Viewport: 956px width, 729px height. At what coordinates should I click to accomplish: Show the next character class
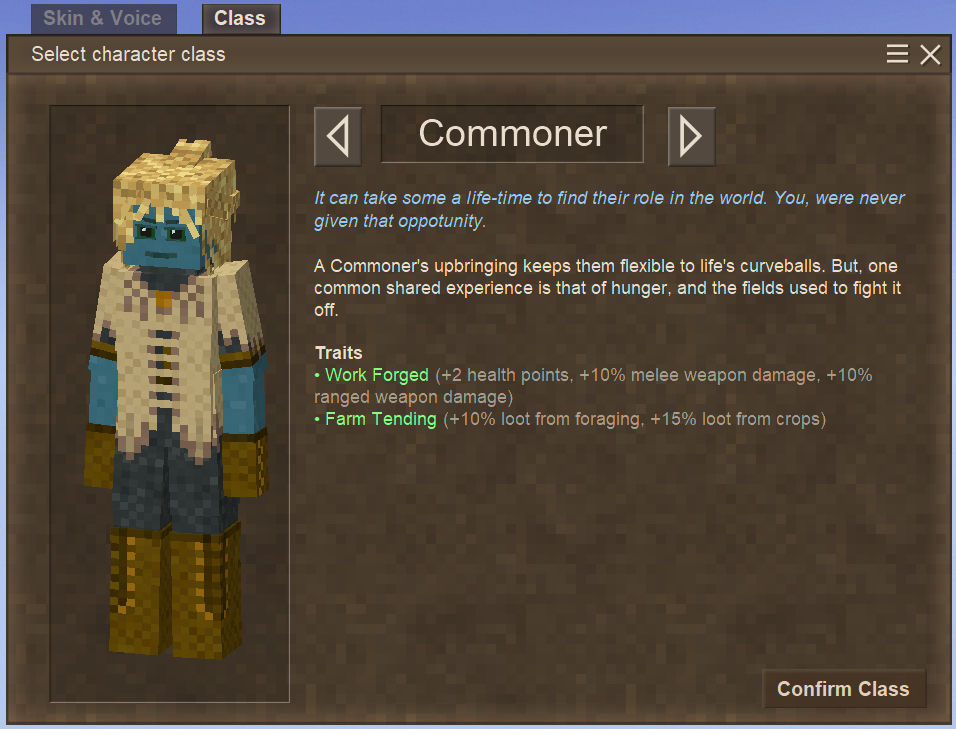[x=691, y=136]
